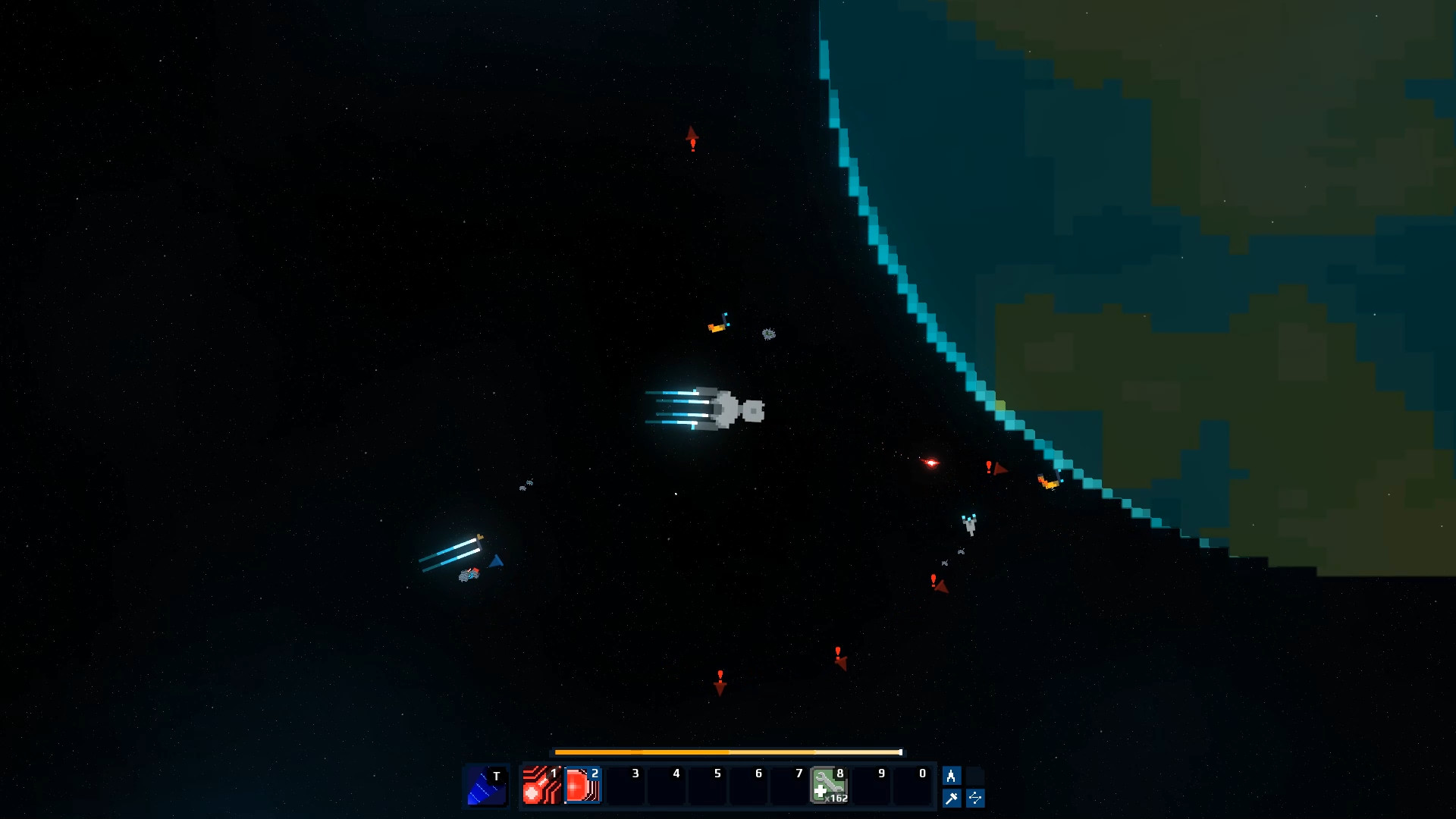This screenshot has height=819, width=1456.
Task: Open build mode via the hammer icon
Action: (950, 798)
